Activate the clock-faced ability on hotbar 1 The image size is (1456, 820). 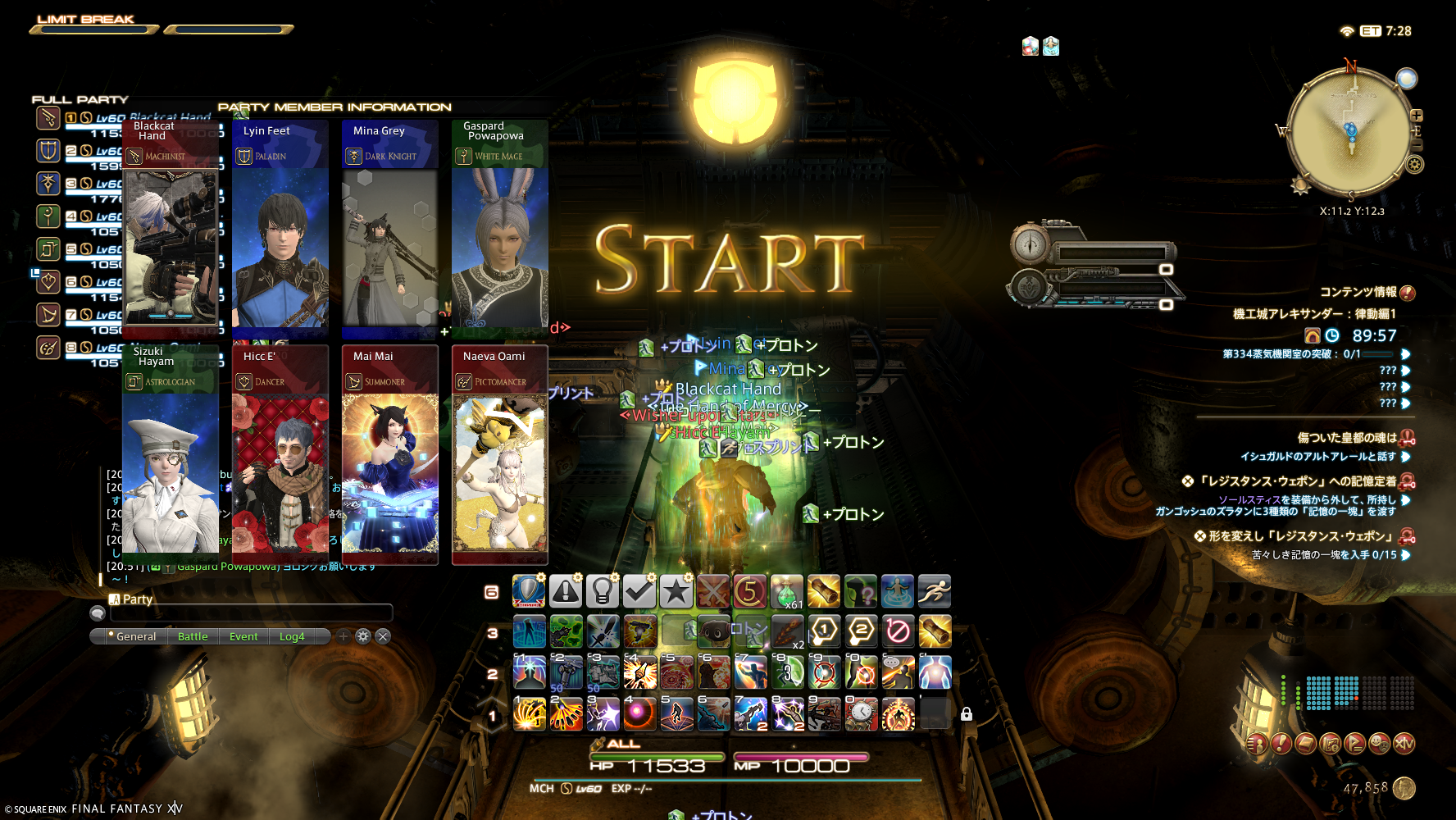point(862,713)
